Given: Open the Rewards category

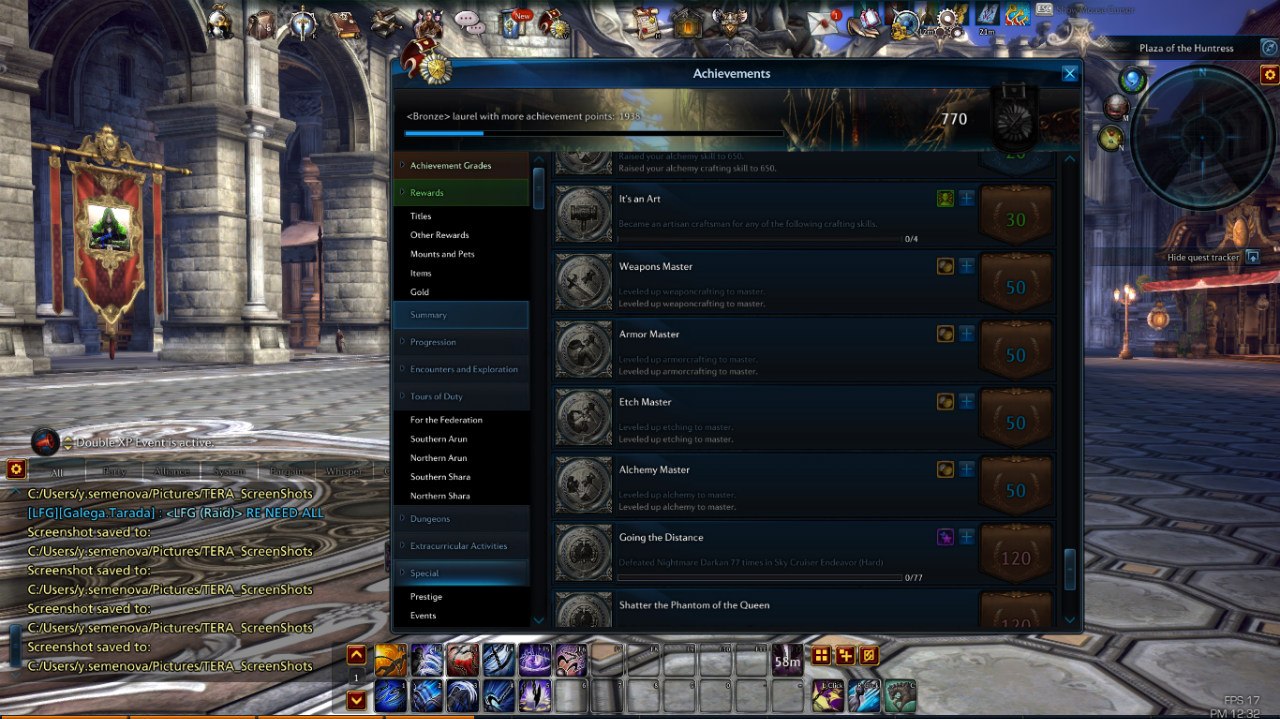Looking at the screenshot, I should tap(427, 193).
